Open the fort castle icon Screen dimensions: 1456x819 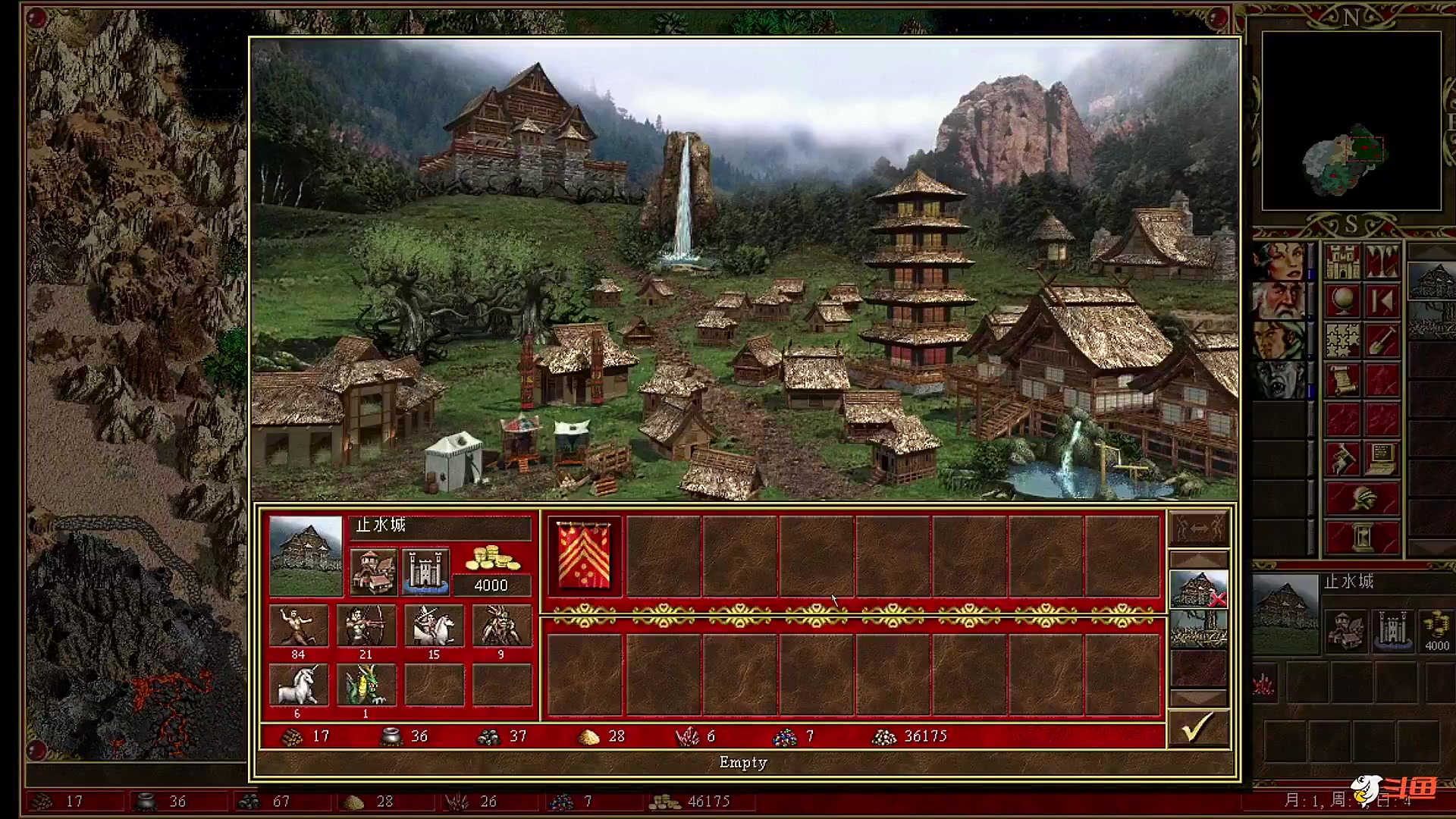tap(425, 571)
